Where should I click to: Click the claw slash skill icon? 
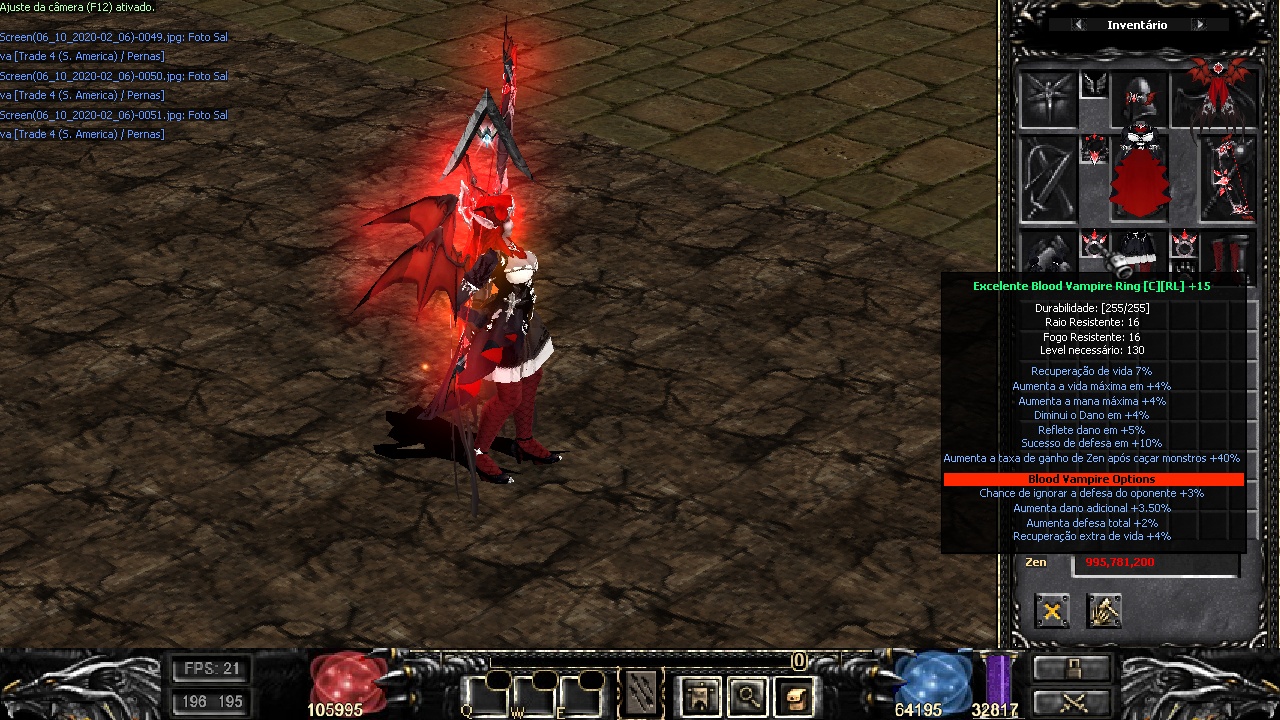pyautogui.click(x=640, y=691)
